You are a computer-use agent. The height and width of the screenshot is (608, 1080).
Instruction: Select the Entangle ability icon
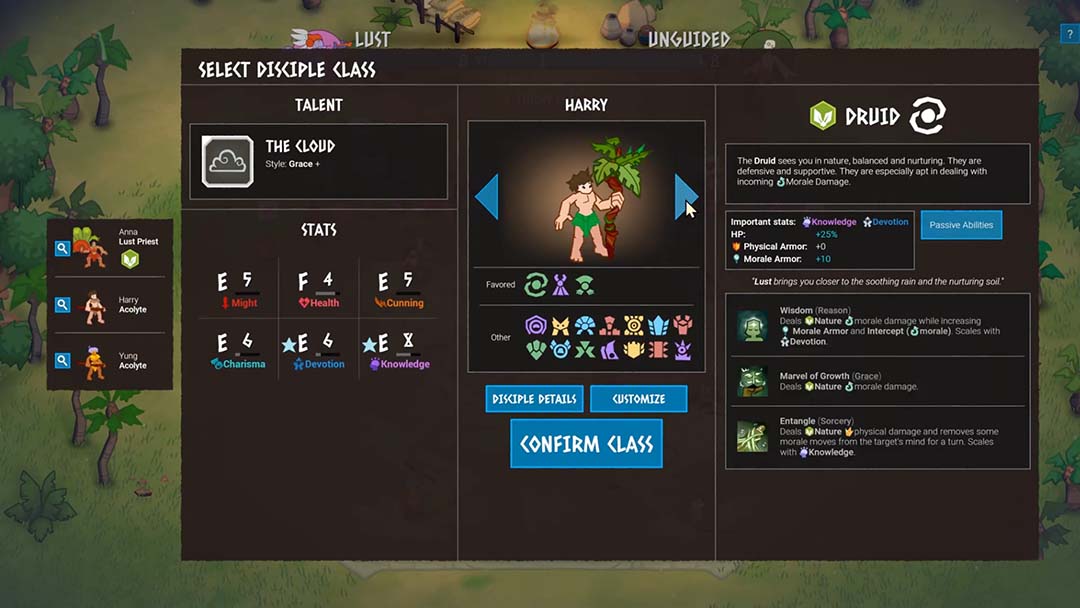(x=752, y=437)
